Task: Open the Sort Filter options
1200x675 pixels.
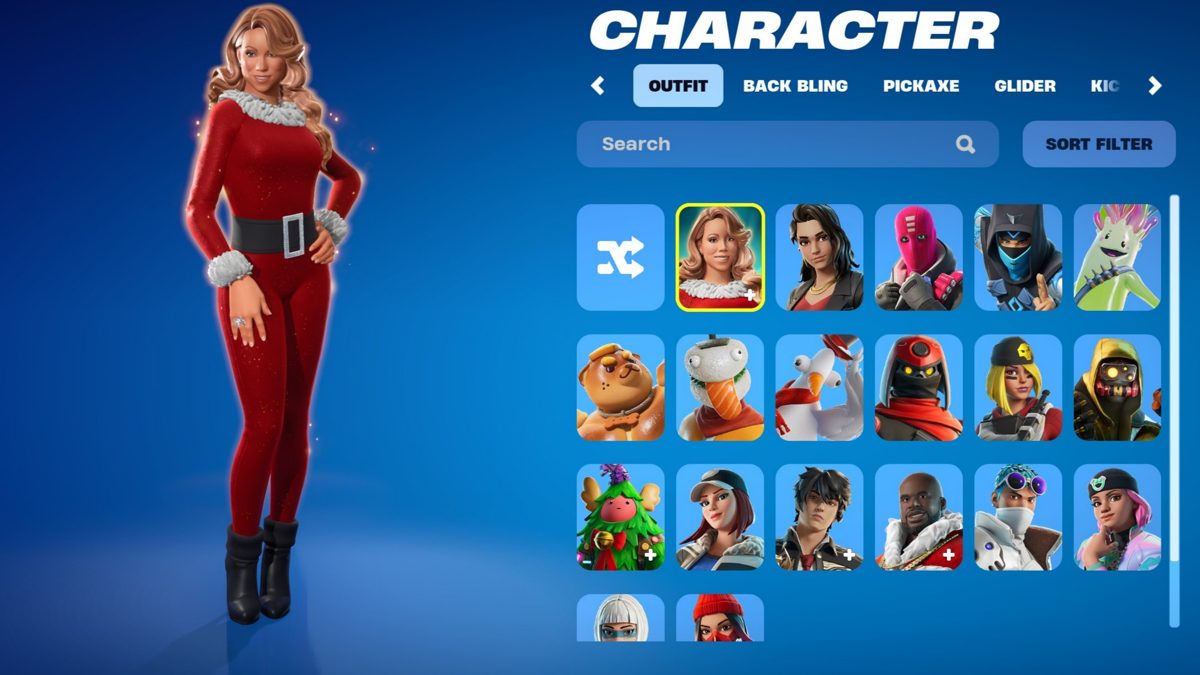Action: click(1098, 144)
